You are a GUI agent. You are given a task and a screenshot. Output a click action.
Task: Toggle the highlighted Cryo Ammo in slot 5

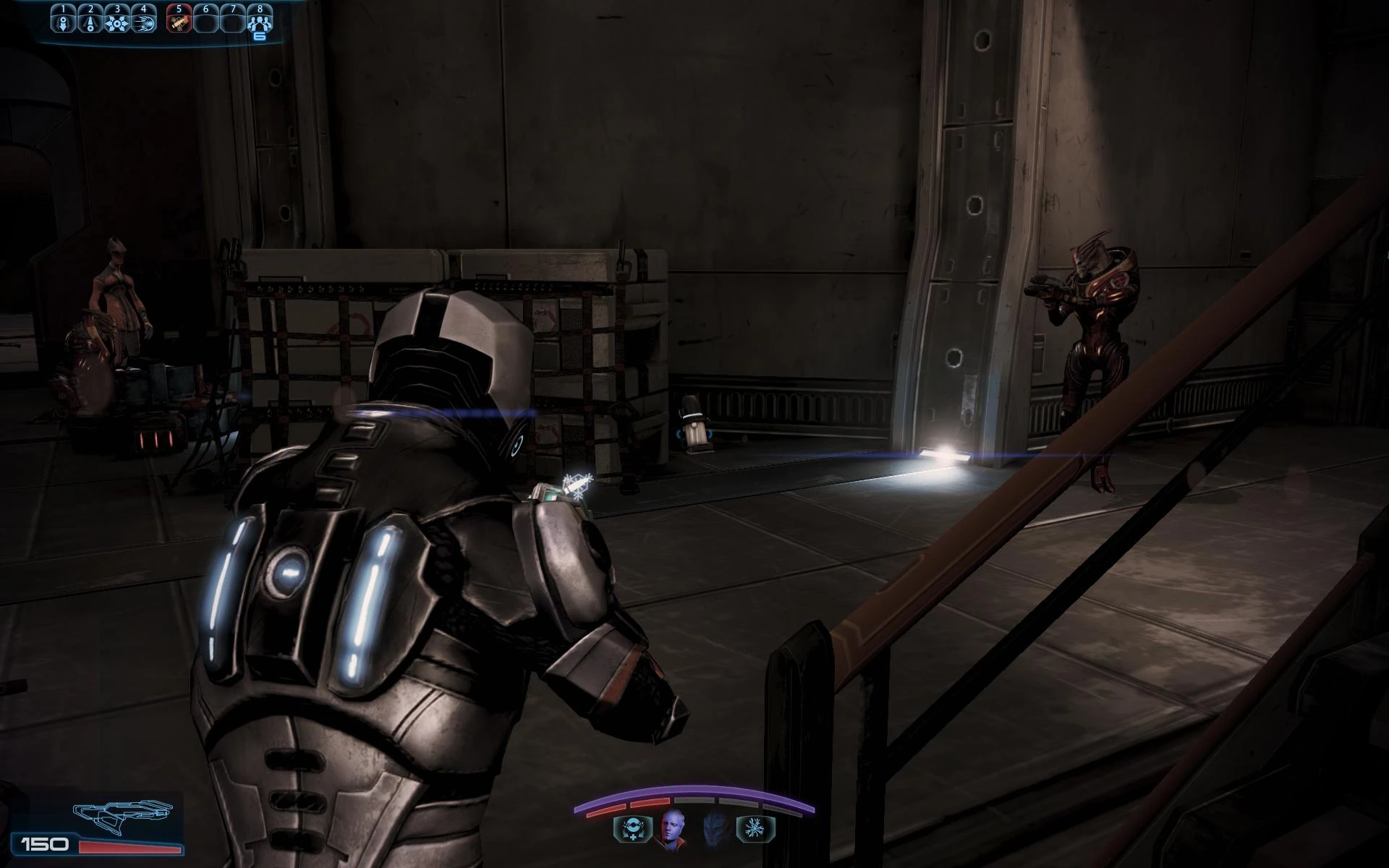[x=178, y=24]
